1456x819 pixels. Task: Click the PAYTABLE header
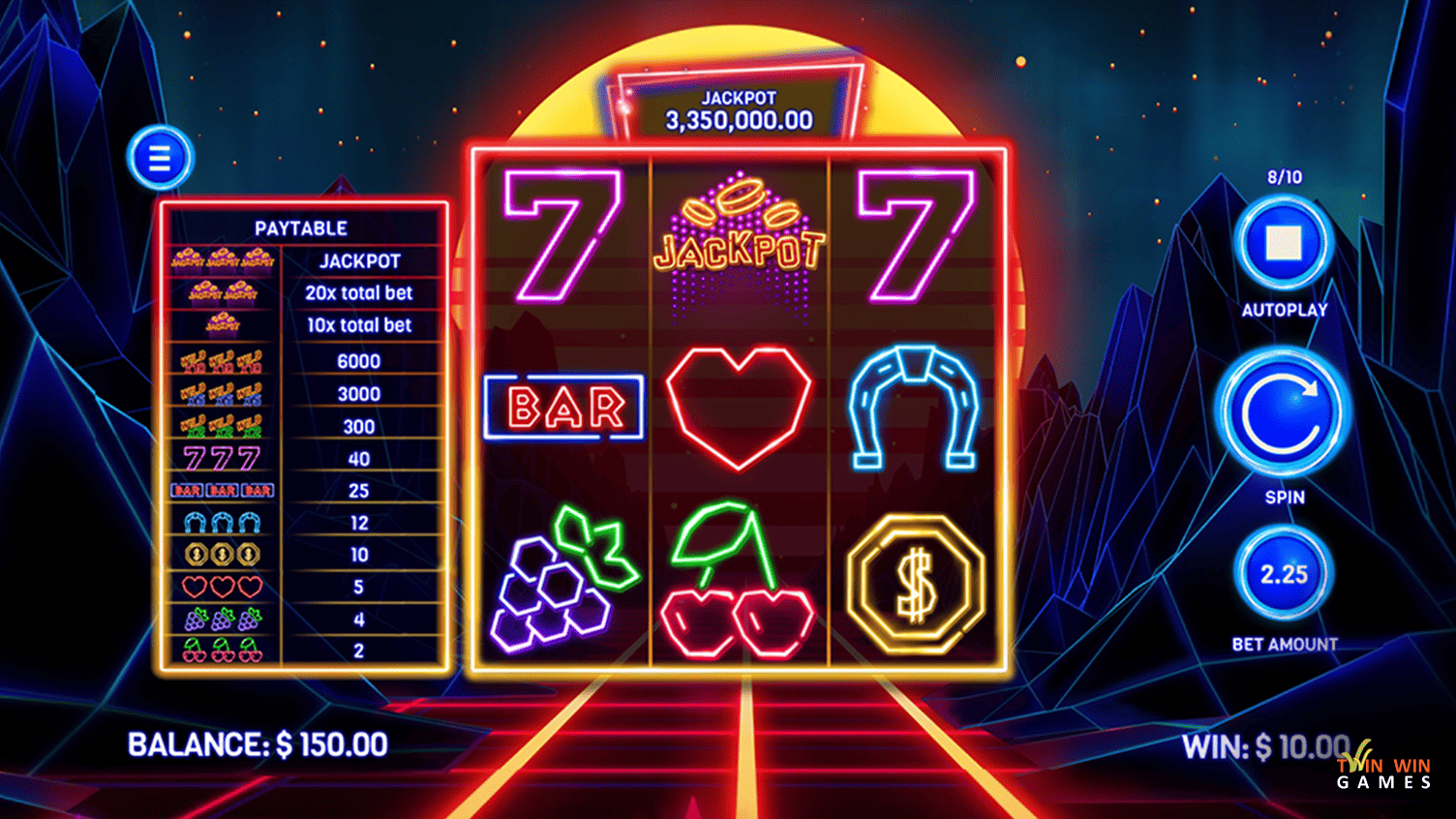(300, 227)
